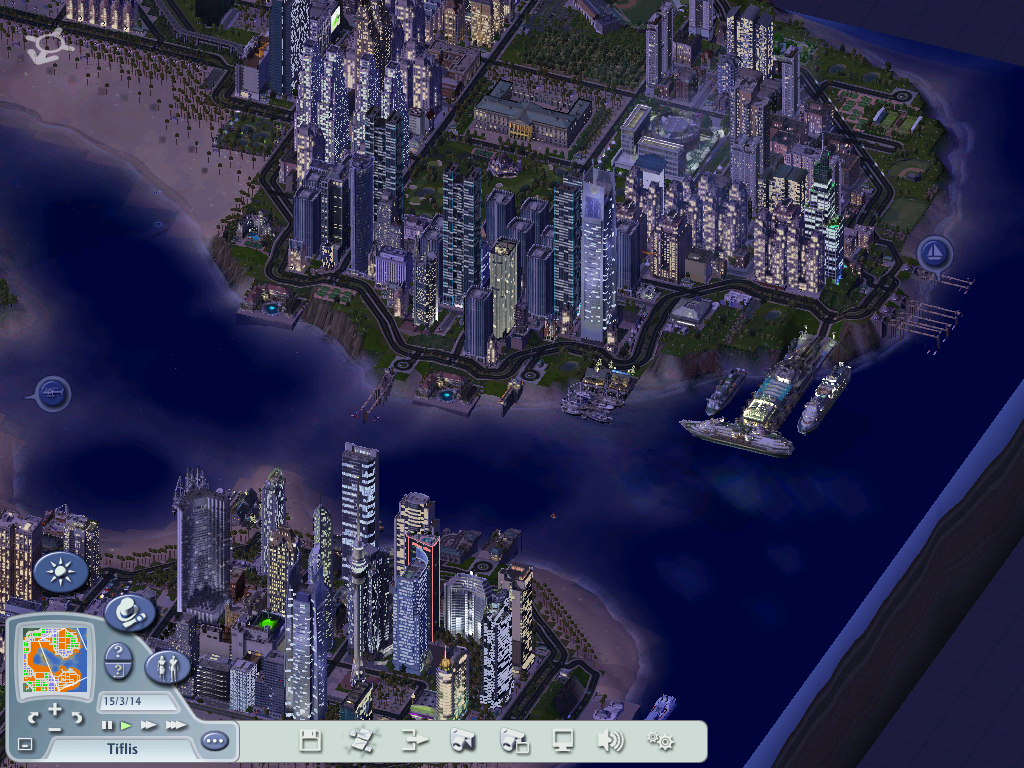Open My Sim mode people button
Screen dimensions: 1024x768
coord(167,666)
